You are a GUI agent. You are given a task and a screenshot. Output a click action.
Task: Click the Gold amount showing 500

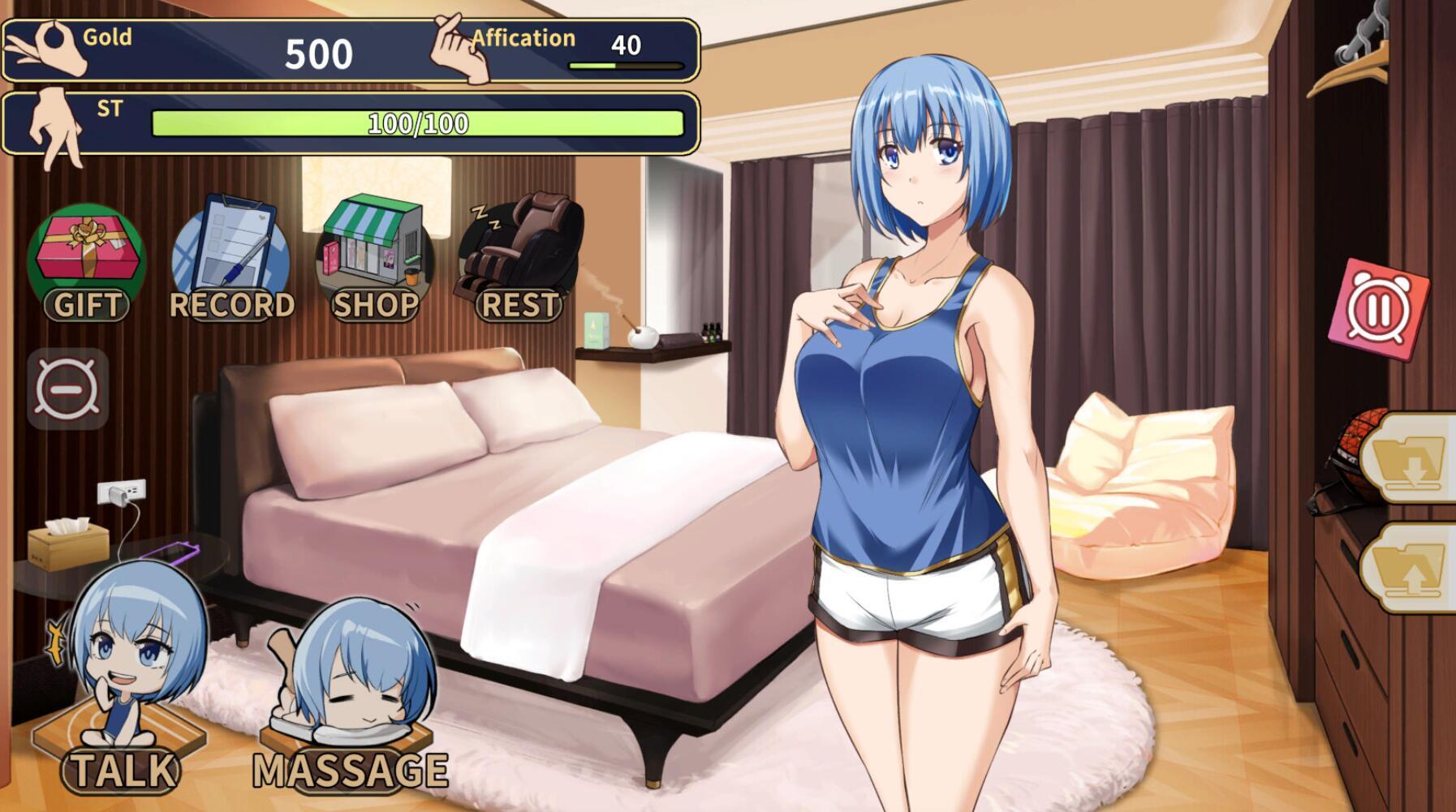pyautogui.click(x=319, y=54)
